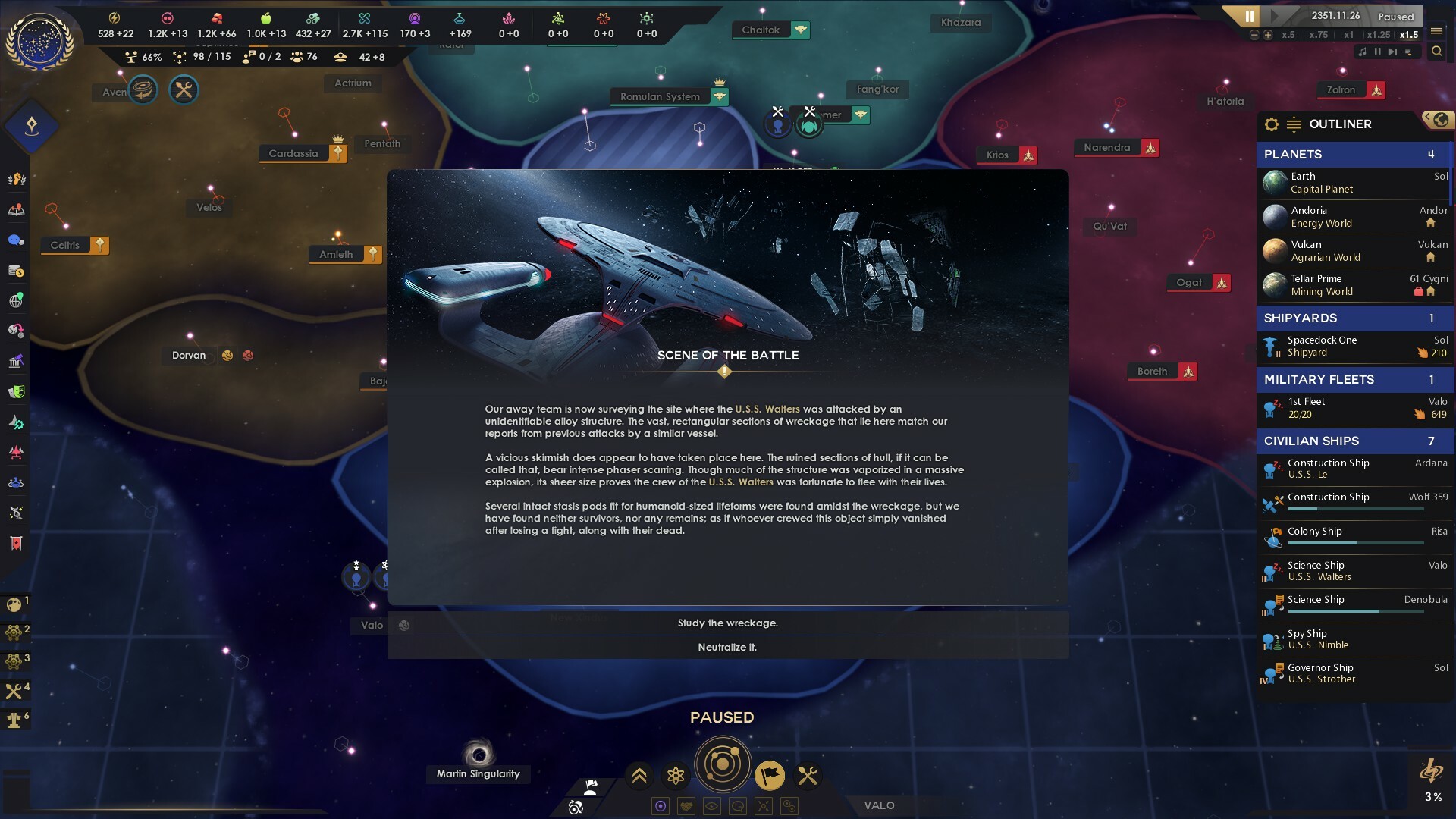Select the research atom icon
The width and height of the screenshot is (1456, 819).
[x=676, y=776]
